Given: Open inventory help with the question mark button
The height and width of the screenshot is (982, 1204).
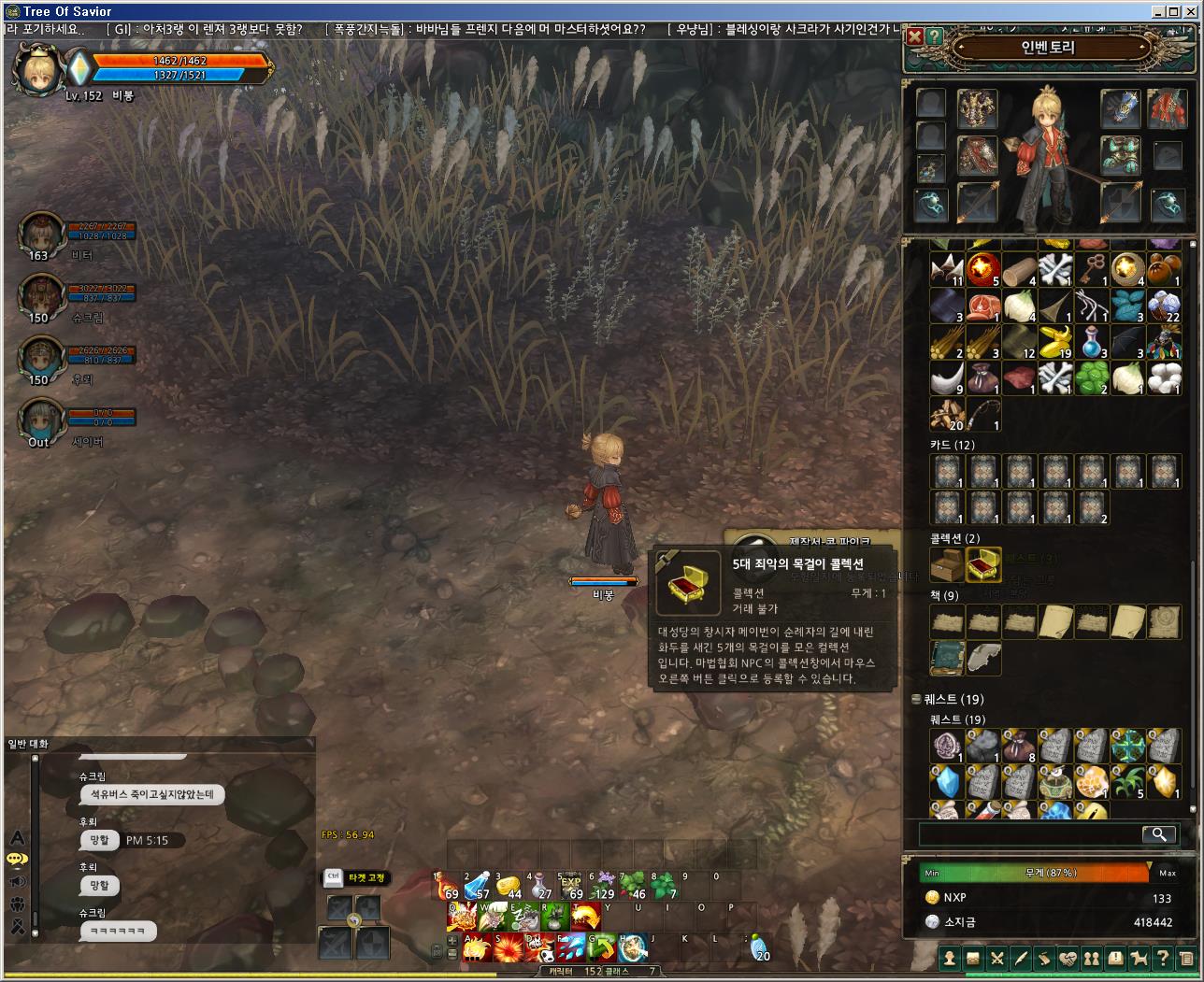Looking at the screenshot, I should [934, 37].
